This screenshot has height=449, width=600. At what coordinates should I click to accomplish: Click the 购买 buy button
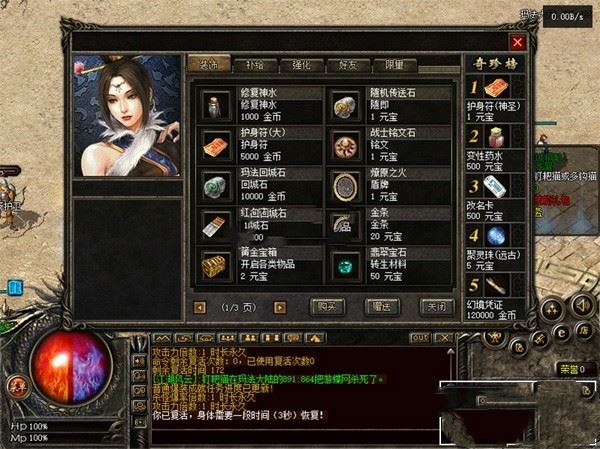pos(328,305)
